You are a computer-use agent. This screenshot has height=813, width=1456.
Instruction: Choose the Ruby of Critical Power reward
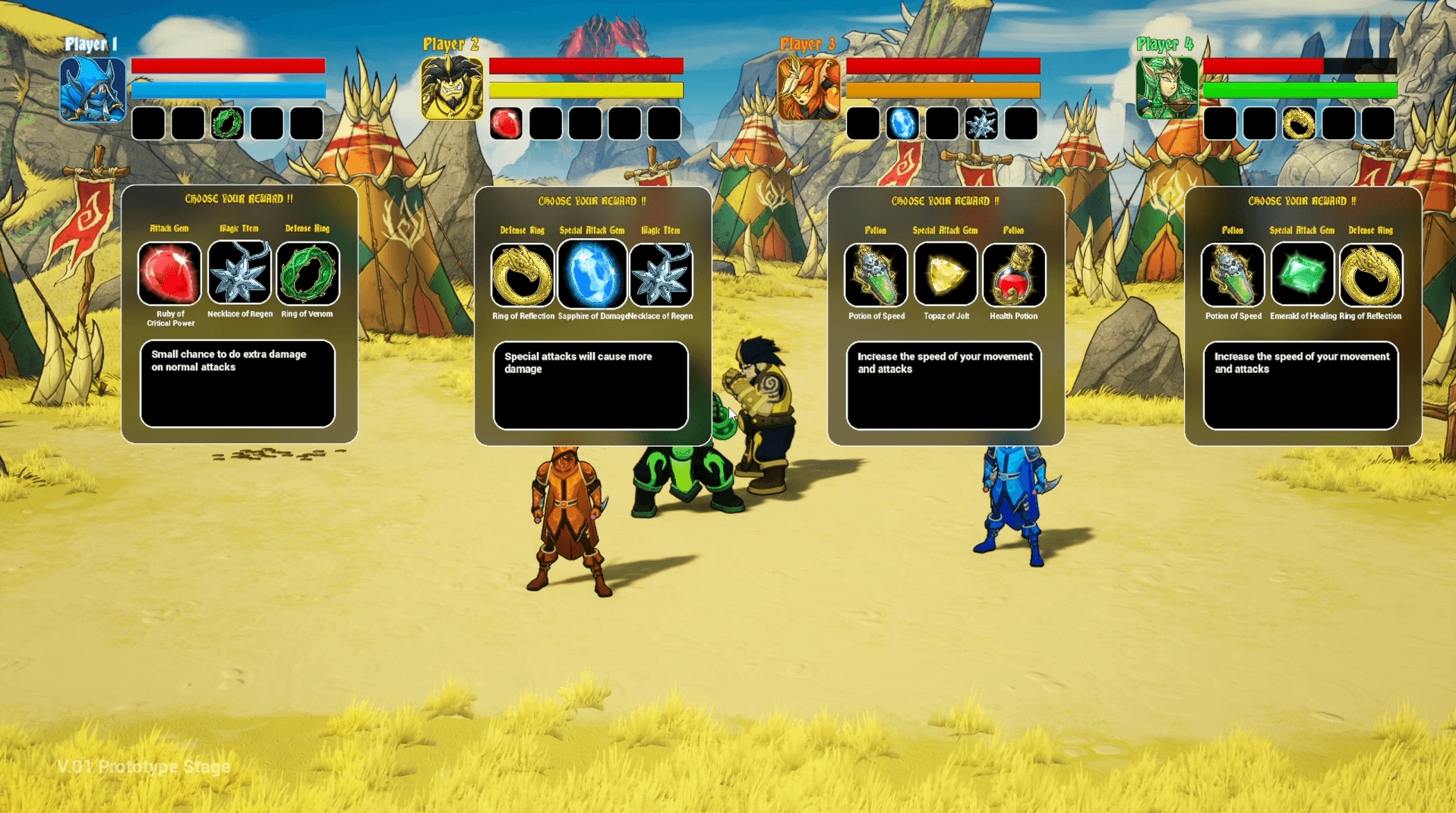point(169,273)
